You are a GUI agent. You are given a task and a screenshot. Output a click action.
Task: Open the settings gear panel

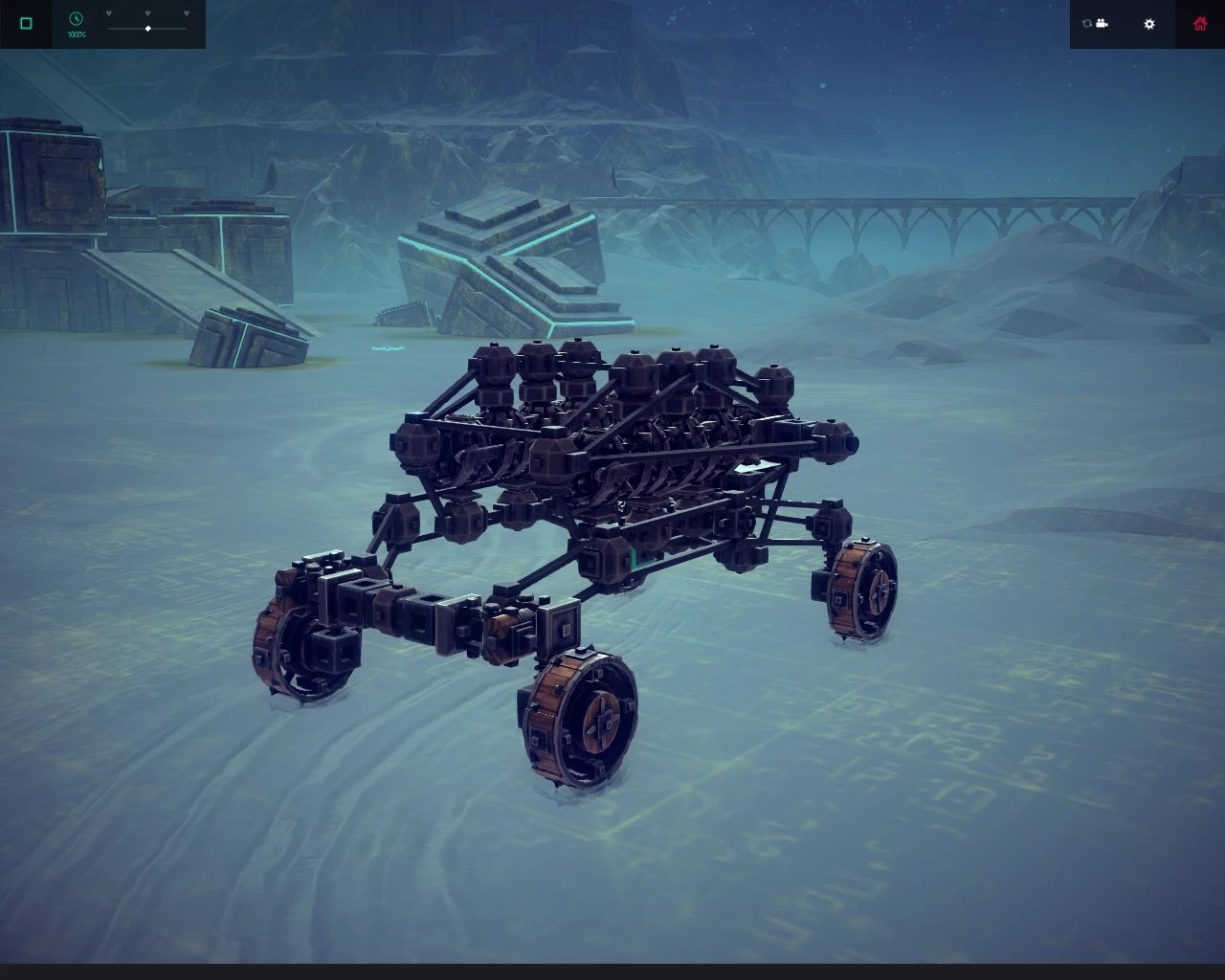click(1148, 24)
